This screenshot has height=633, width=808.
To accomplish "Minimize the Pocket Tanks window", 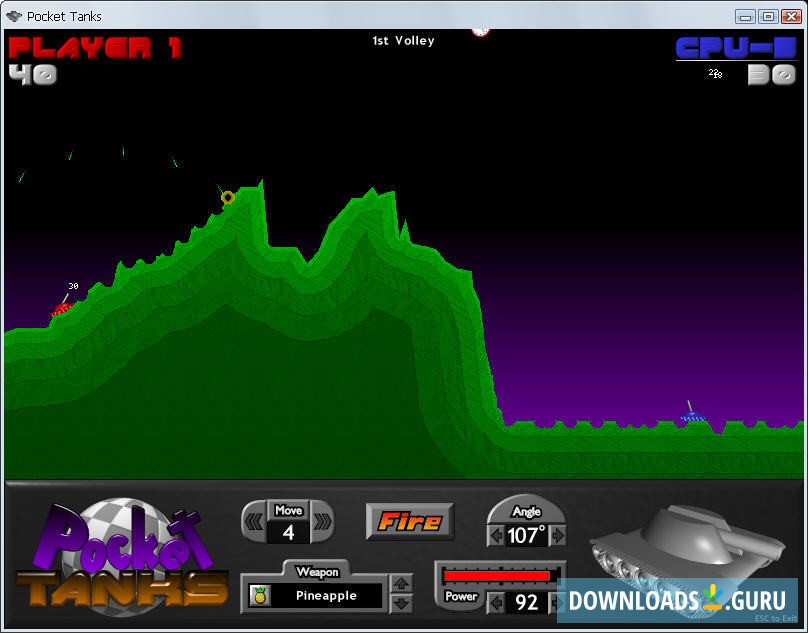I will (745, 16).
